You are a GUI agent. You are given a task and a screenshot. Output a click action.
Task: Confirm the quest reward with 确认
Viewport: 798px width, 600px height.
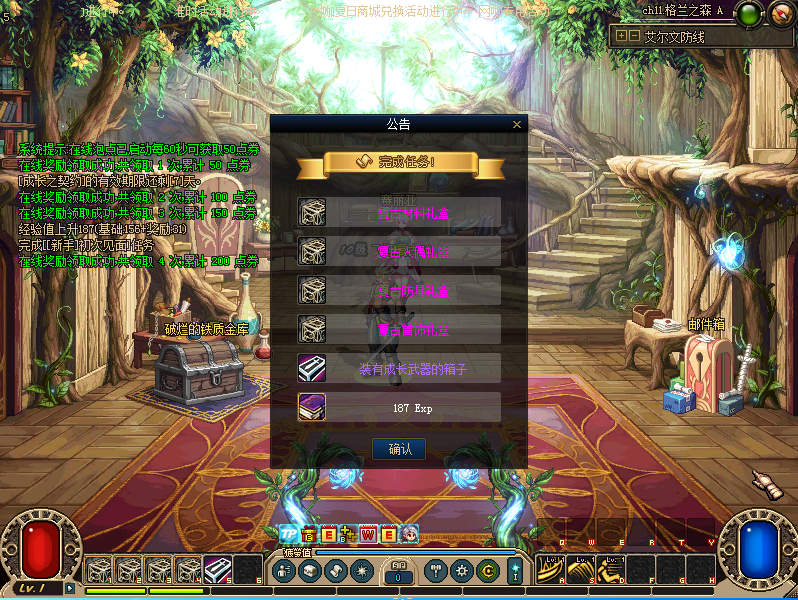(x=399, y=449)
